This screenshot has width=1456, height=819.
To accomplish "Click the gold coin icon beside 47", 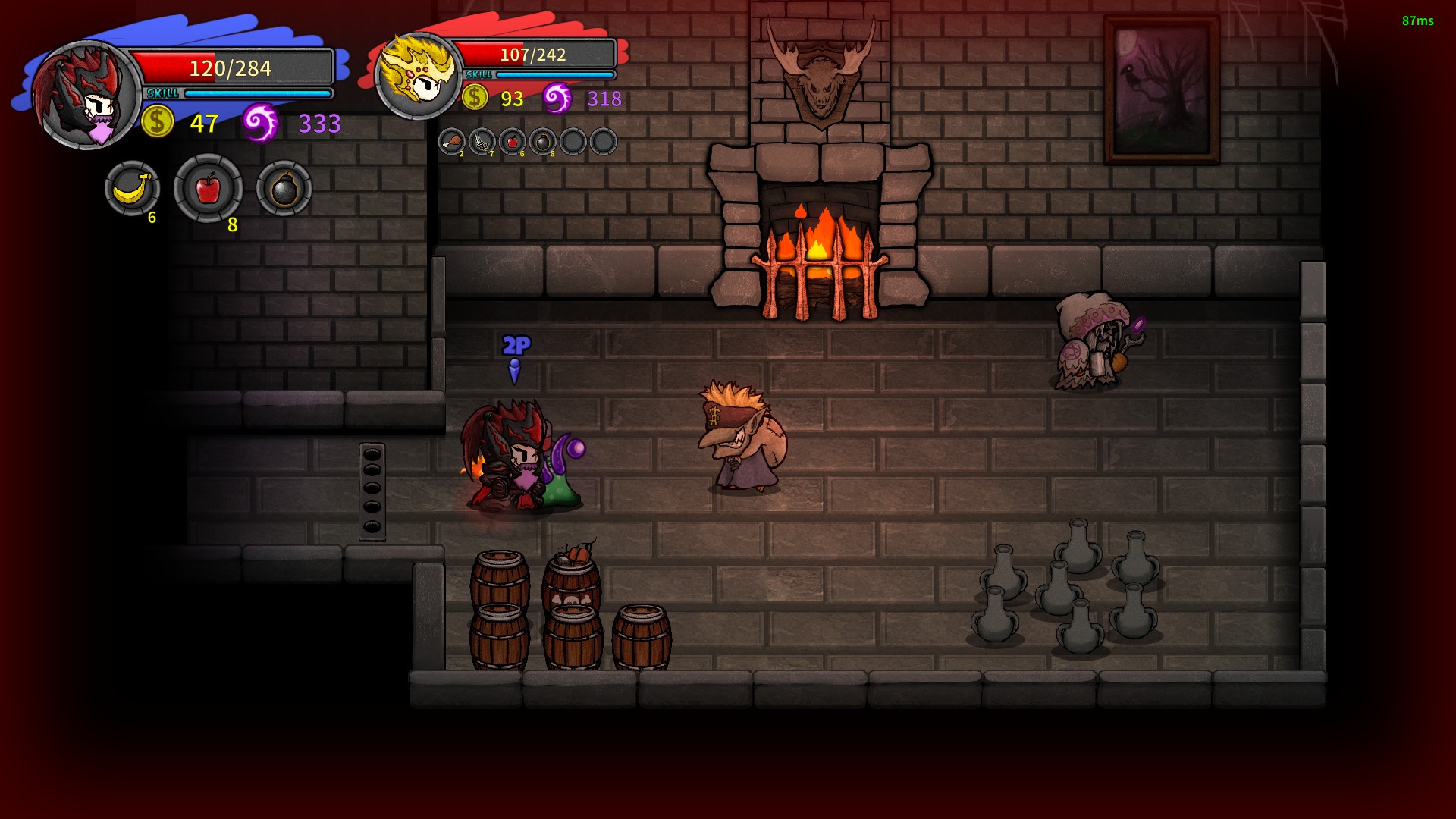I will point(156,122).
